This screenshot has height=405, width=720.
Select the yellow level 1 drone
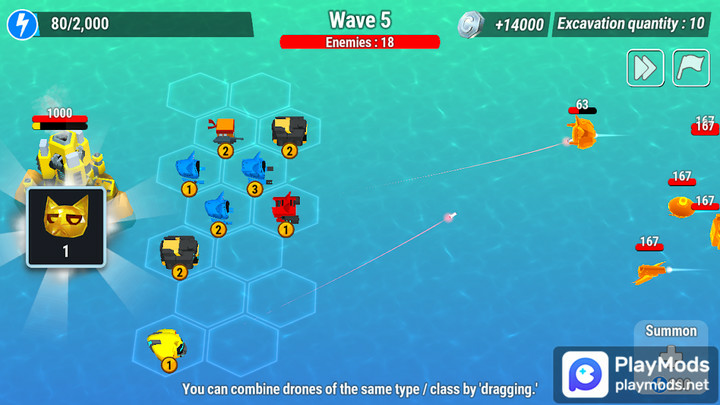click(167, 344)
